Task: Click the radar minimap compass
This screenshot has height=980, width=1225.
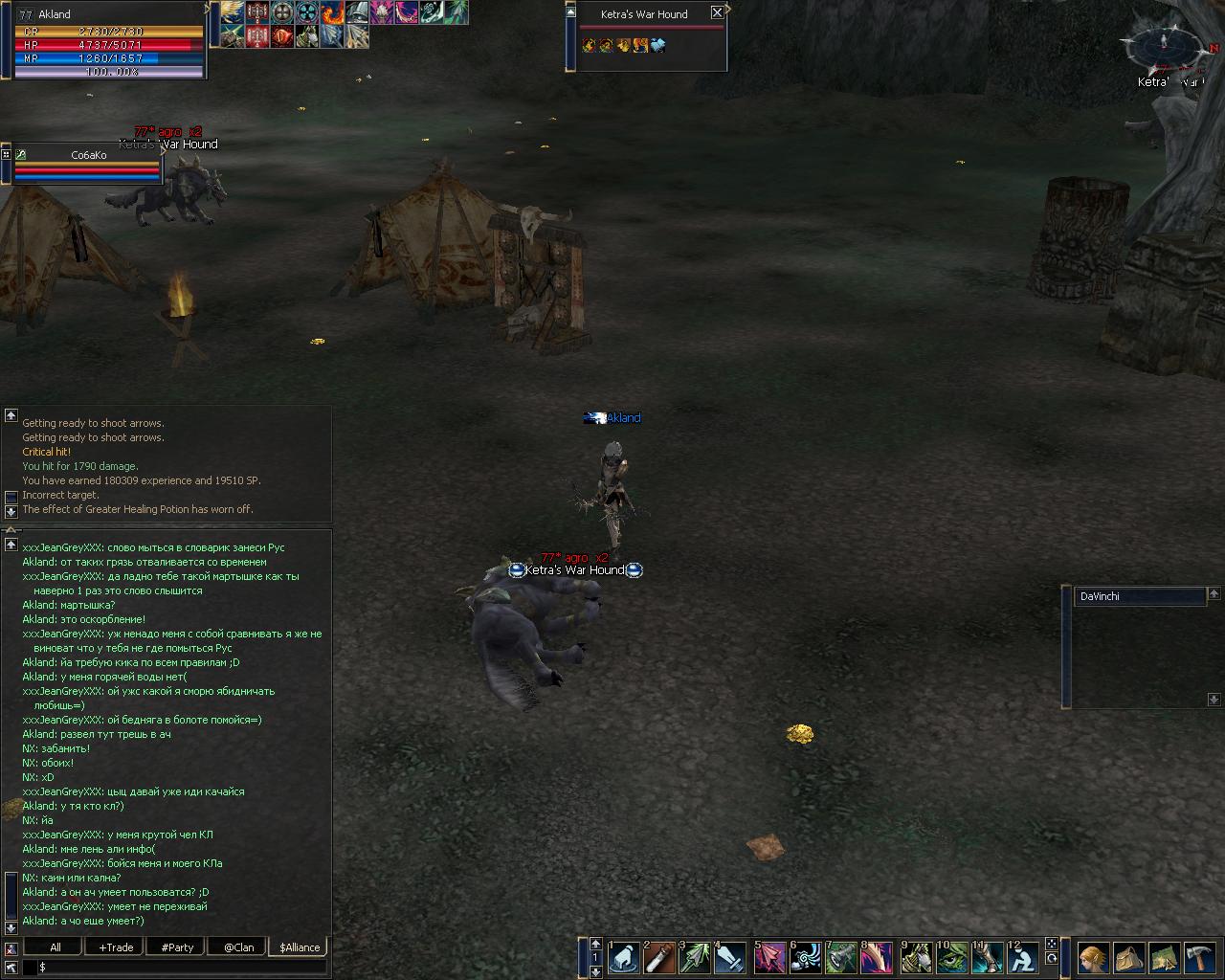Action: pos(1164,43)
